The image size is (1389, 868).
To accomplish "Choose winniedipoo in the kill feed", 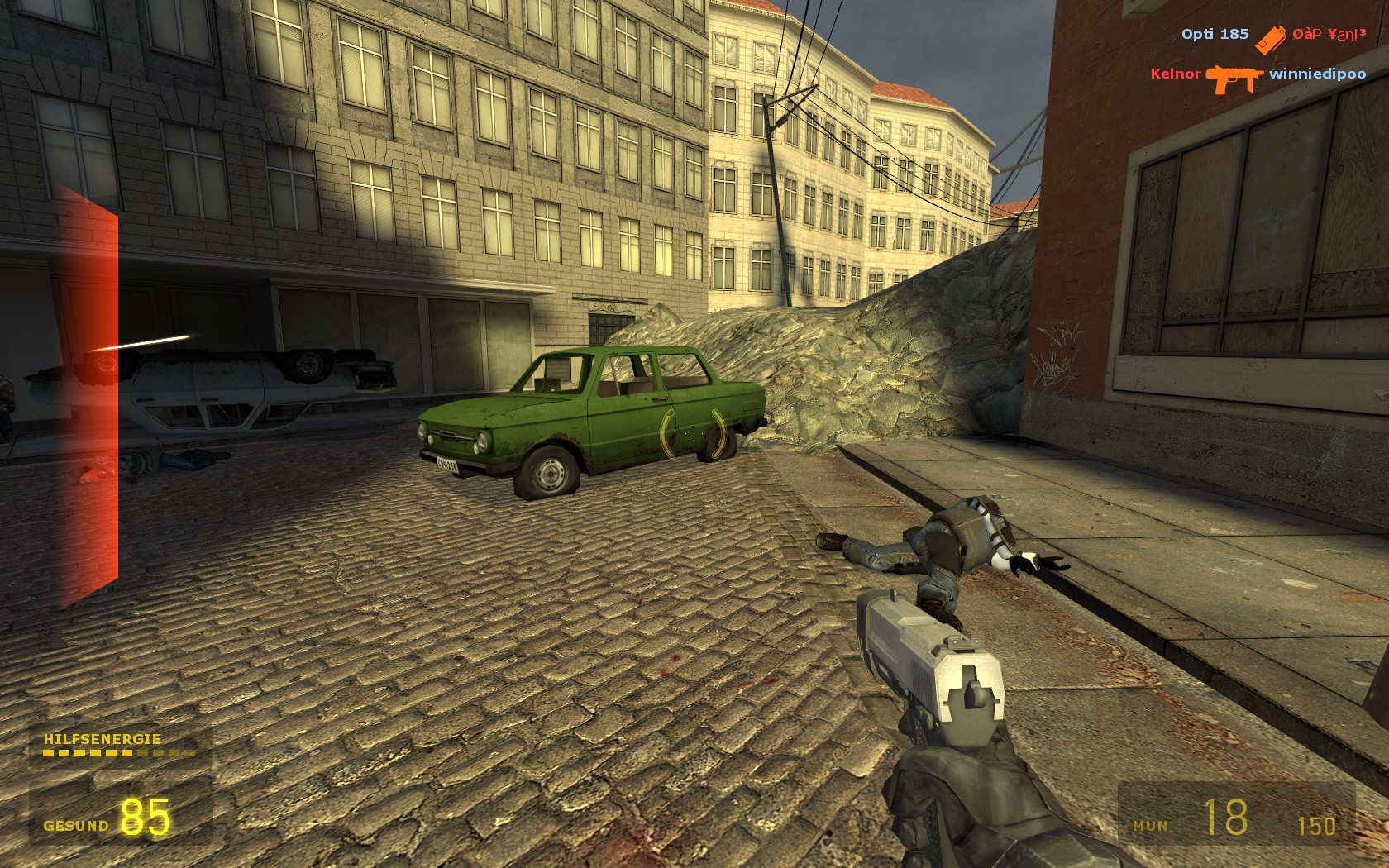I will click(1317, 74).
